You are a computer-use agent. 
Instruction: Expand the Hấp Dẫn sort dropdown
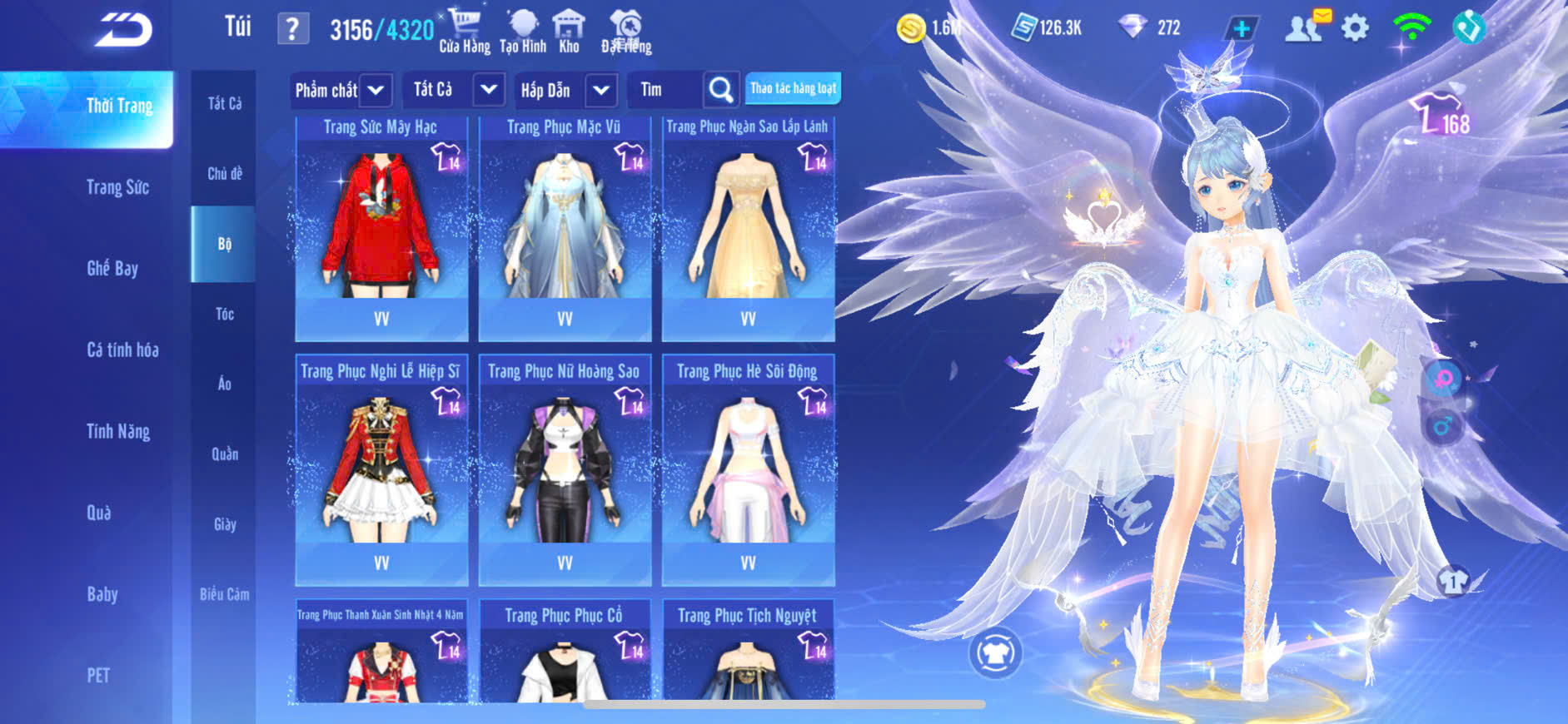[601, 90]
